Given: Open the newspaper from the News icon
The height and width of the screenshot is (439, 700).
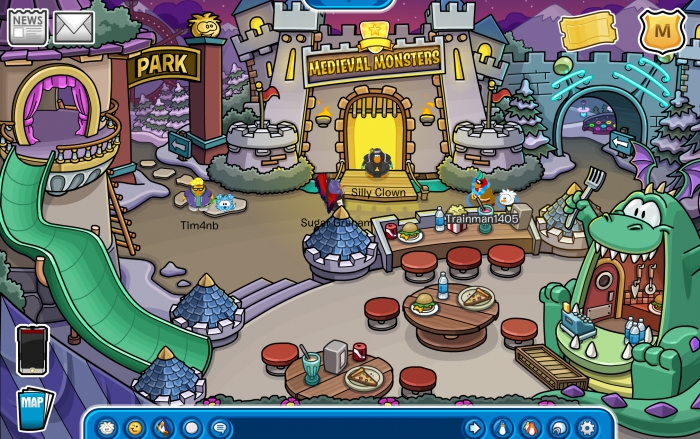Looking at the screenshot, I should [27, 27].
